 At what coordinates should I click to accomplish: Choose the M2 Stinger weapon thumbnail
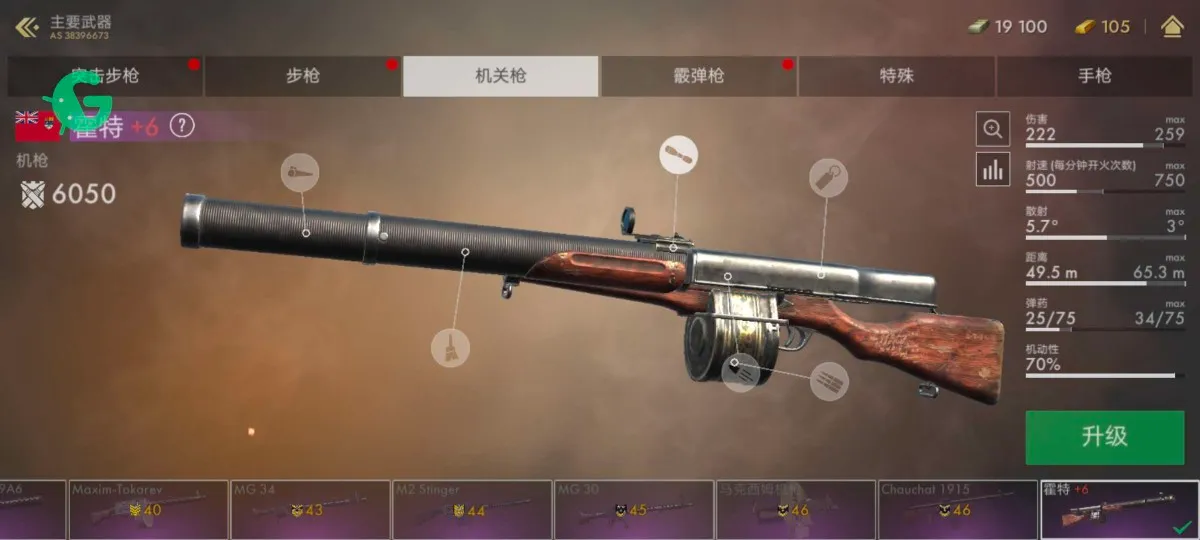click(x=473, y=509)
